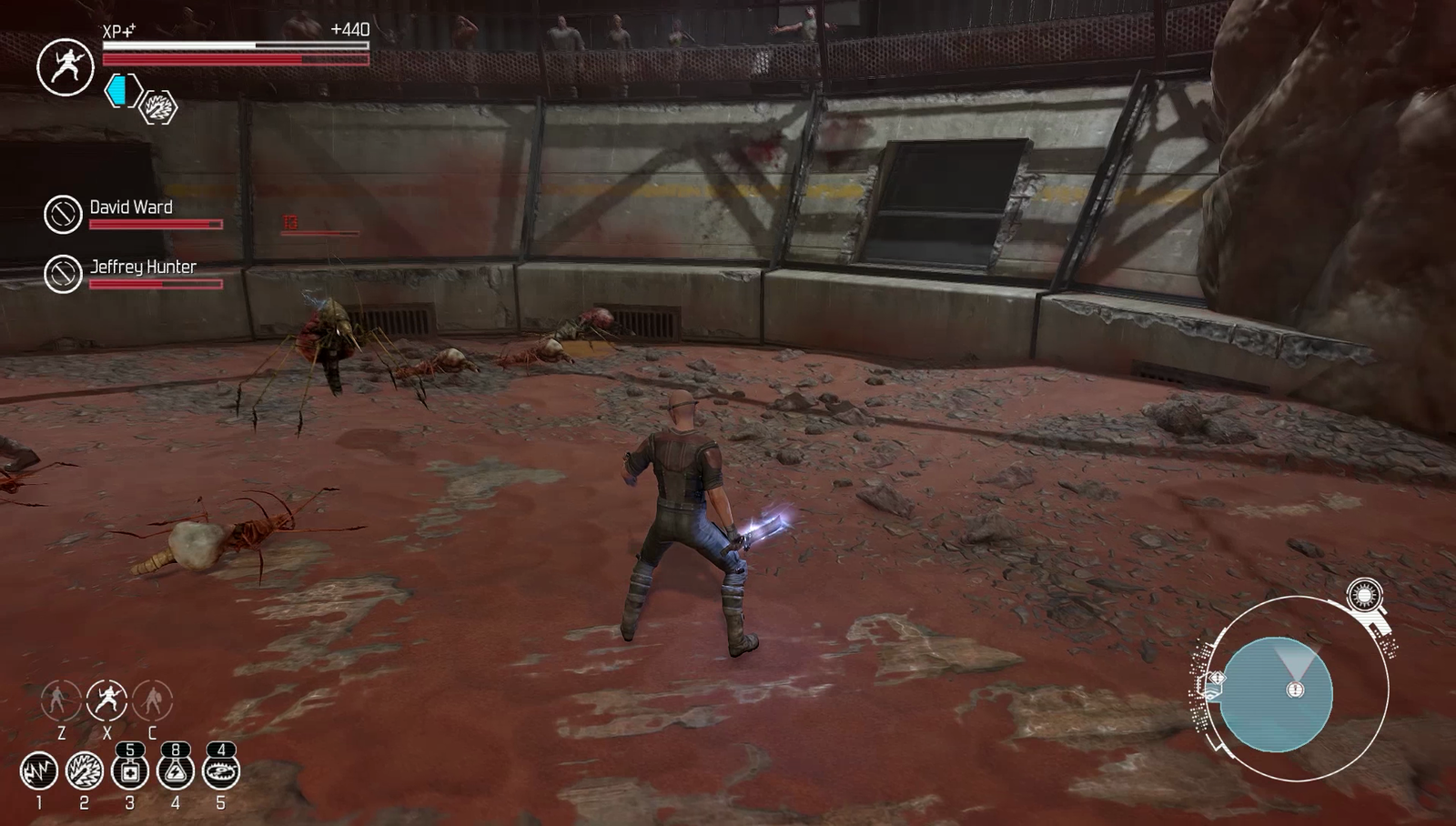This screenshot has height=826, width=1456.
Task: Click the player stance portrait by the health bar
Action: (65, 67)
